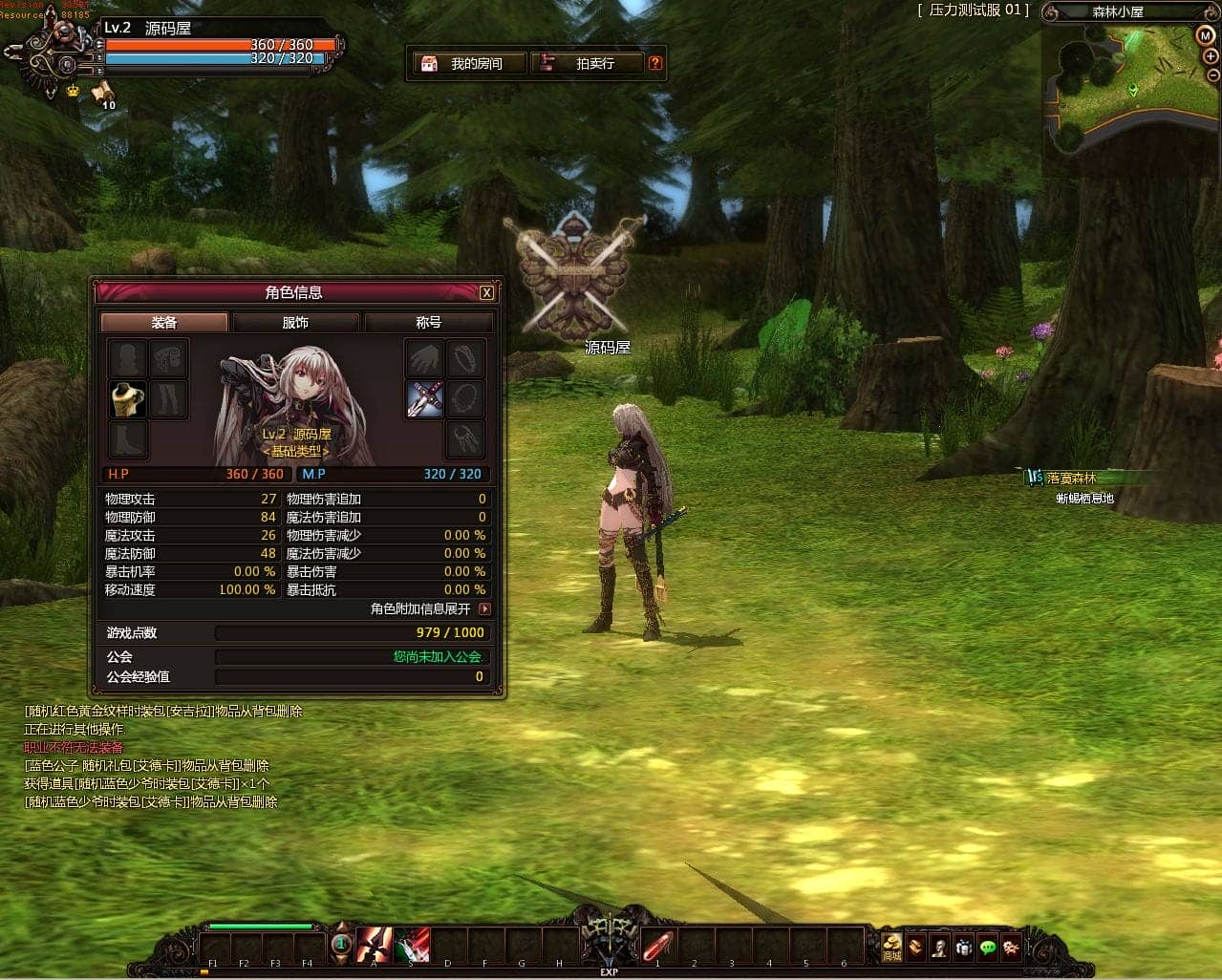
Task: Open the 拍卖行 auction house
Action: click(586, 64)
